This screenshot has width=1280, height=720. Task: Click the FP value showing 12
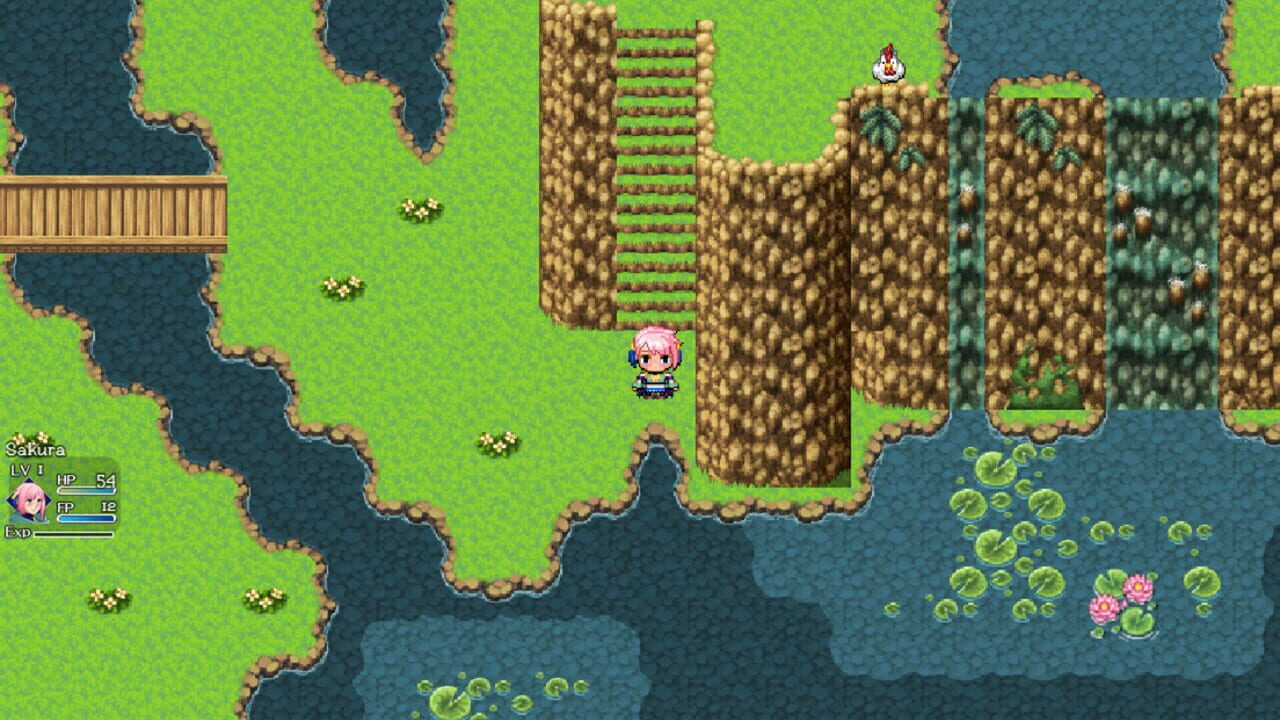tap(110, 506)
